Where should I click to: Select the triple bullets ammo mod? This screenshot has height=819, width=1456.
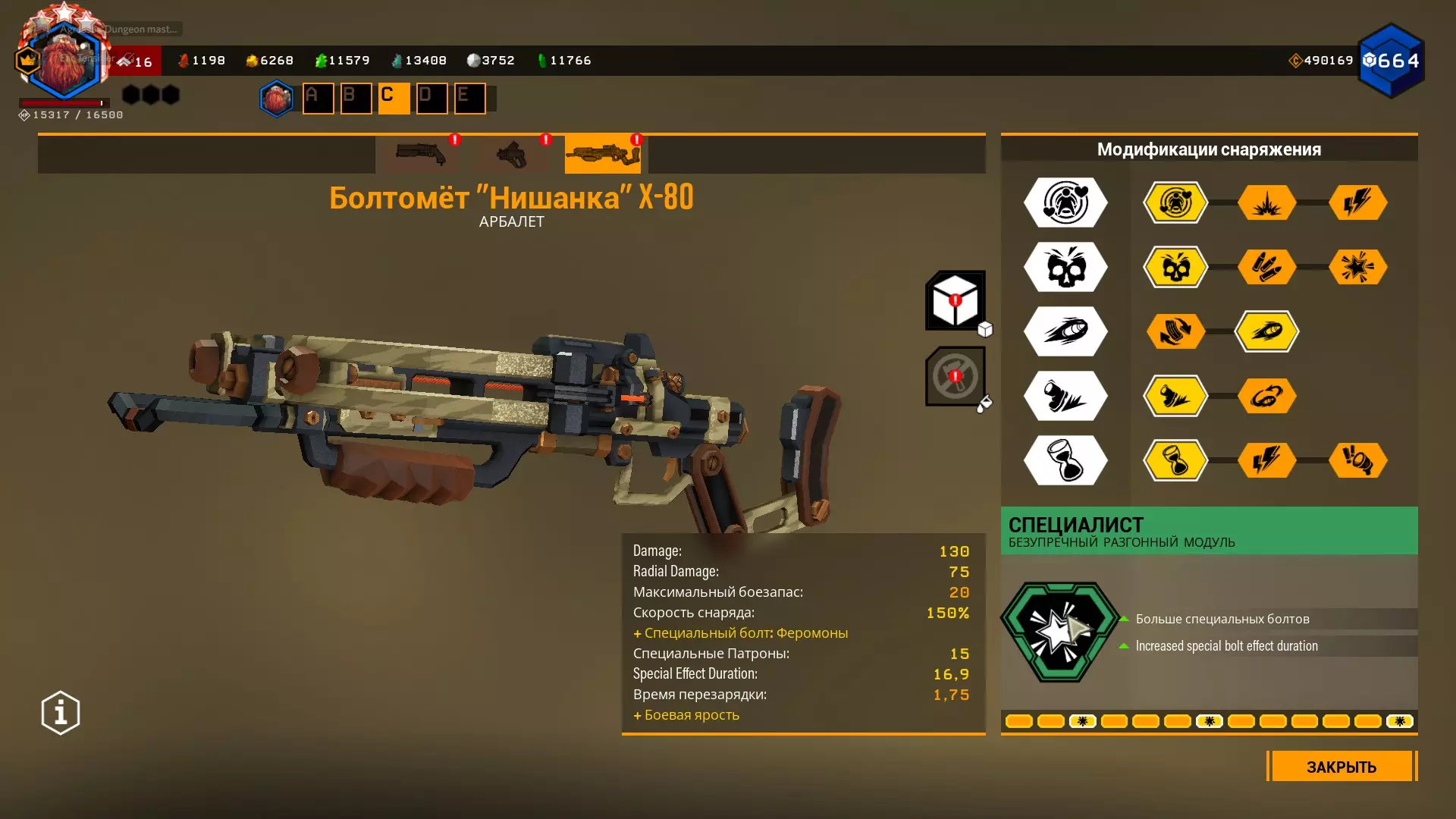(x=1266, y=267)
